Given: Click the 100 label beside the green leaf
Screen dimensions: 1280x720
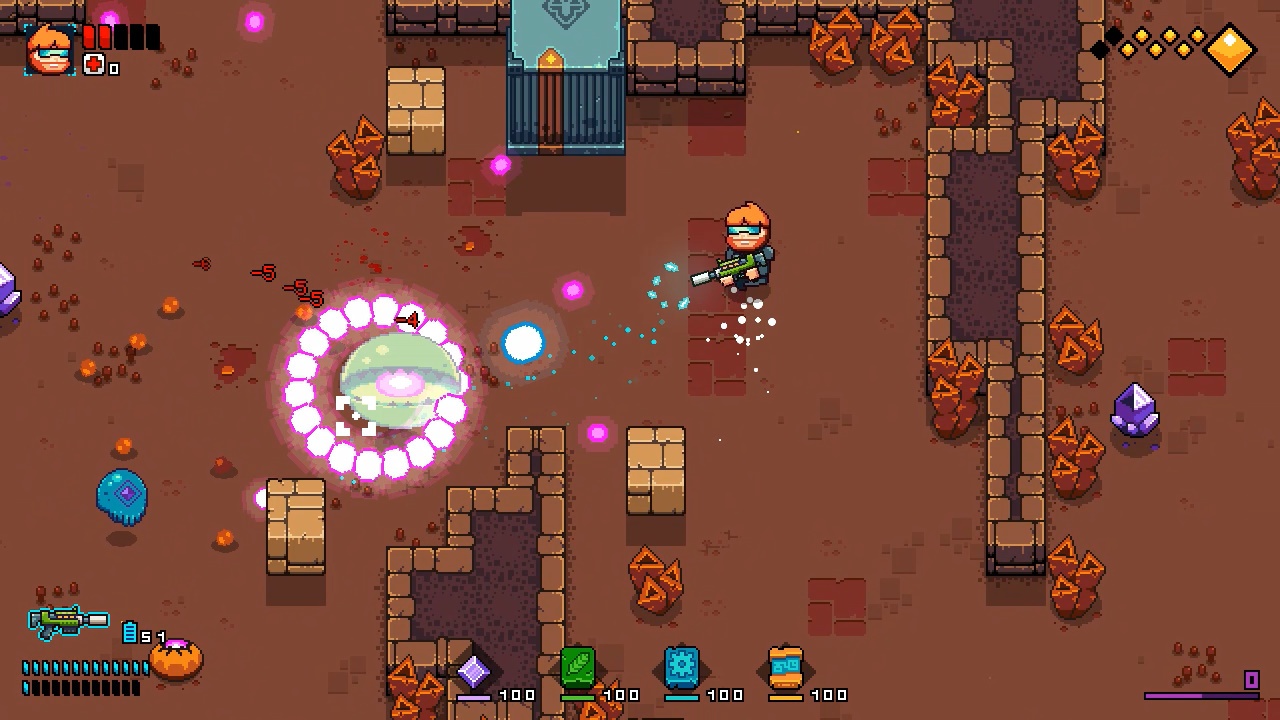Looking at the screenshot, I should click(620, 694).
